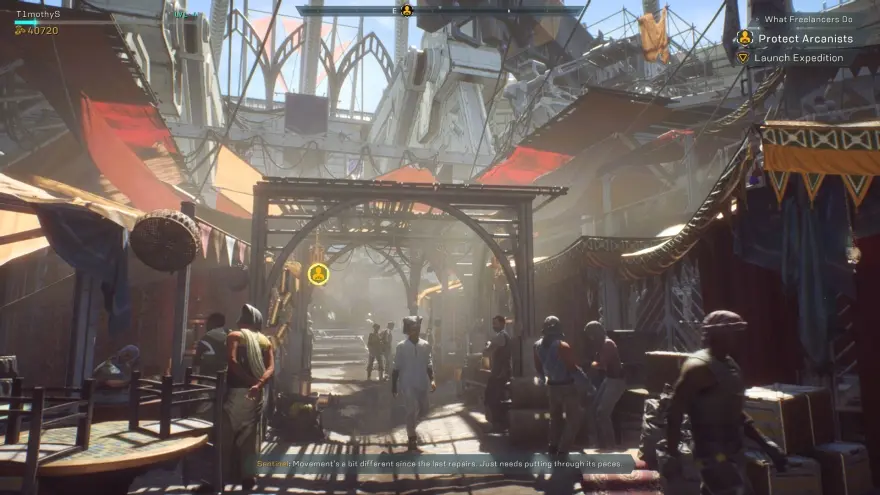Screen dimensions: 880x495
Task: Click the objective icon on the compass bar
Action: (406, 10)
